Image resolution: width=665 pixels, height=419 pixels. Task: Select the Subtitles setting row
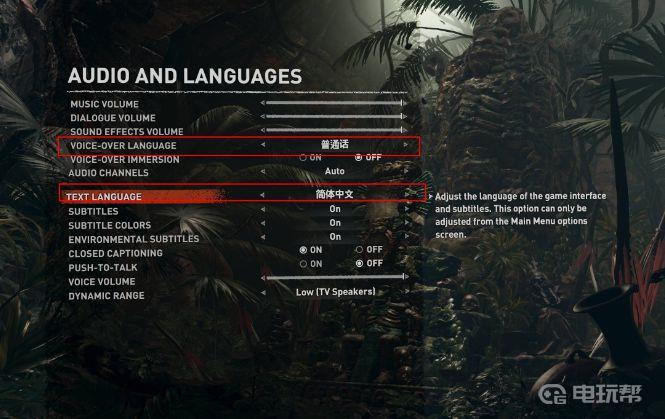[x=93, y=211]
